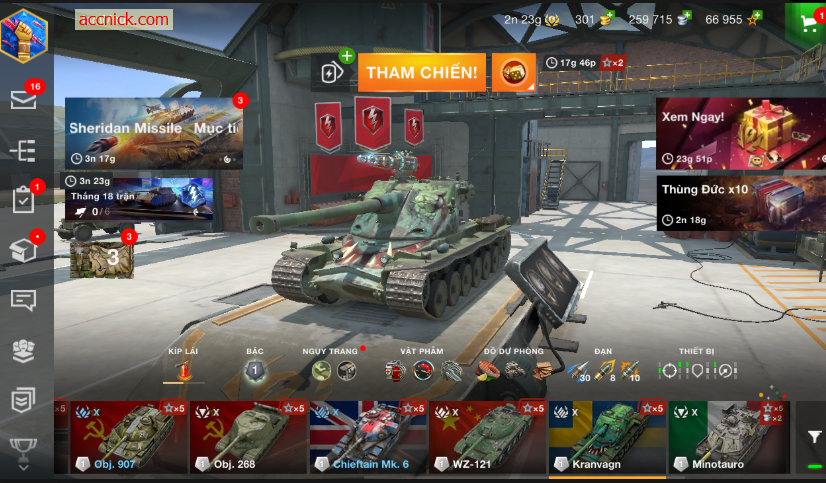Select the Obj. 268 tank
The image size is (826, 483).
coord(249,438)
